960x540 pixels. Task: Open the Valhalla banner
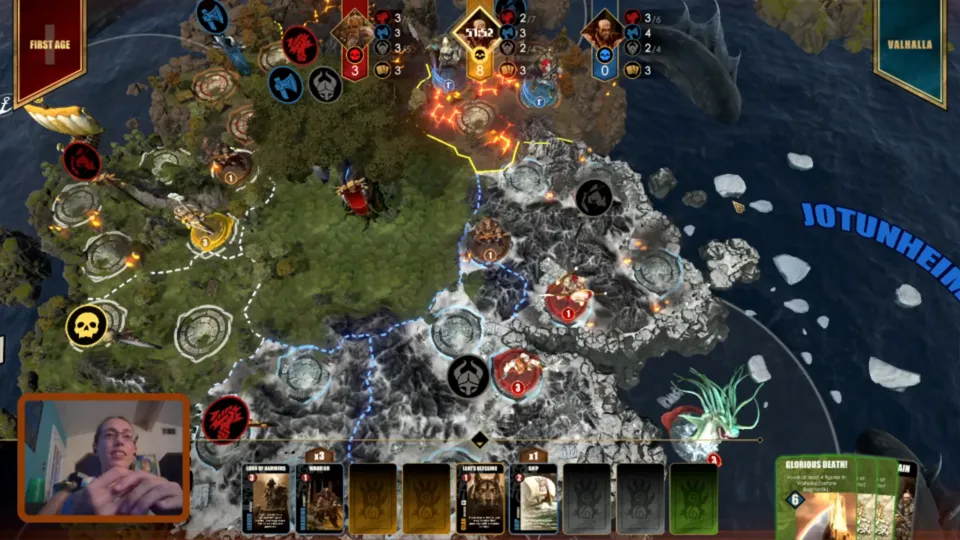[909, 46]
